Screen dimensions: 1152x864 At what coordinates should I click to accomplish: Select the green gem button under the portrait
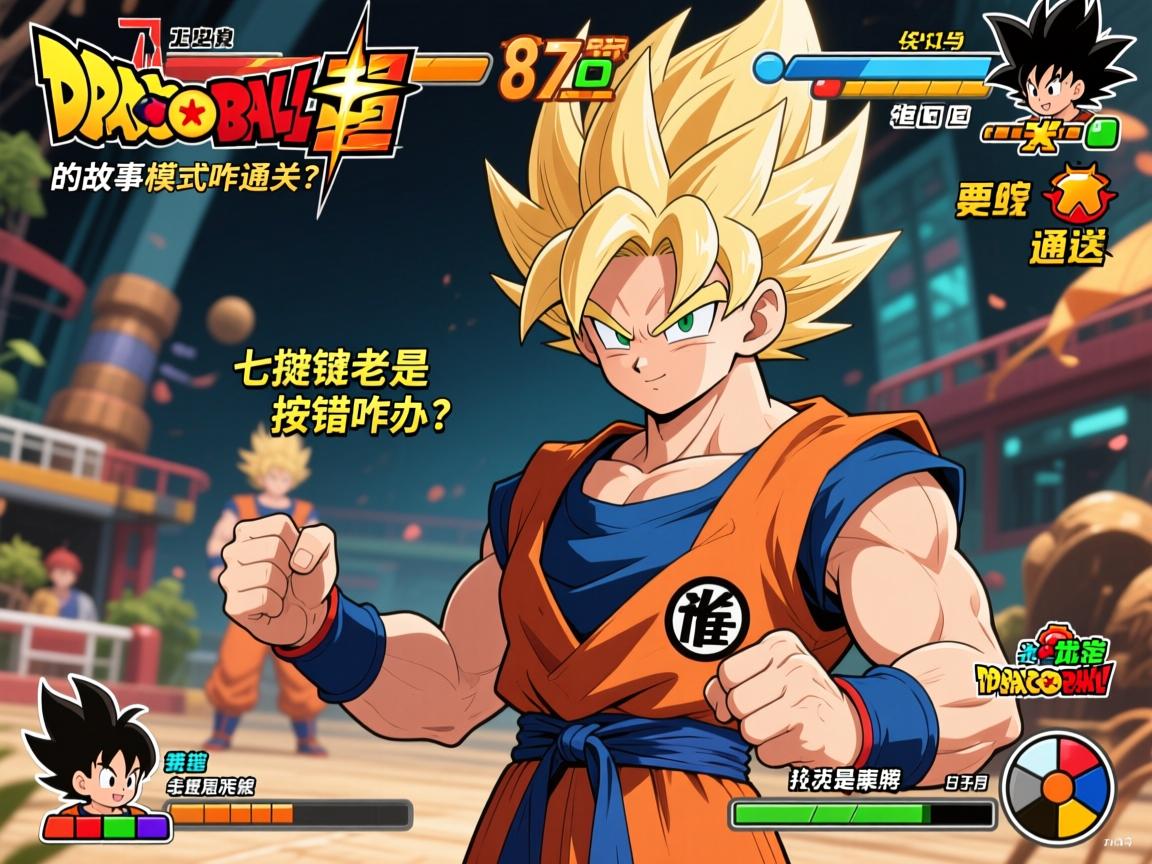click(1103, 132)
